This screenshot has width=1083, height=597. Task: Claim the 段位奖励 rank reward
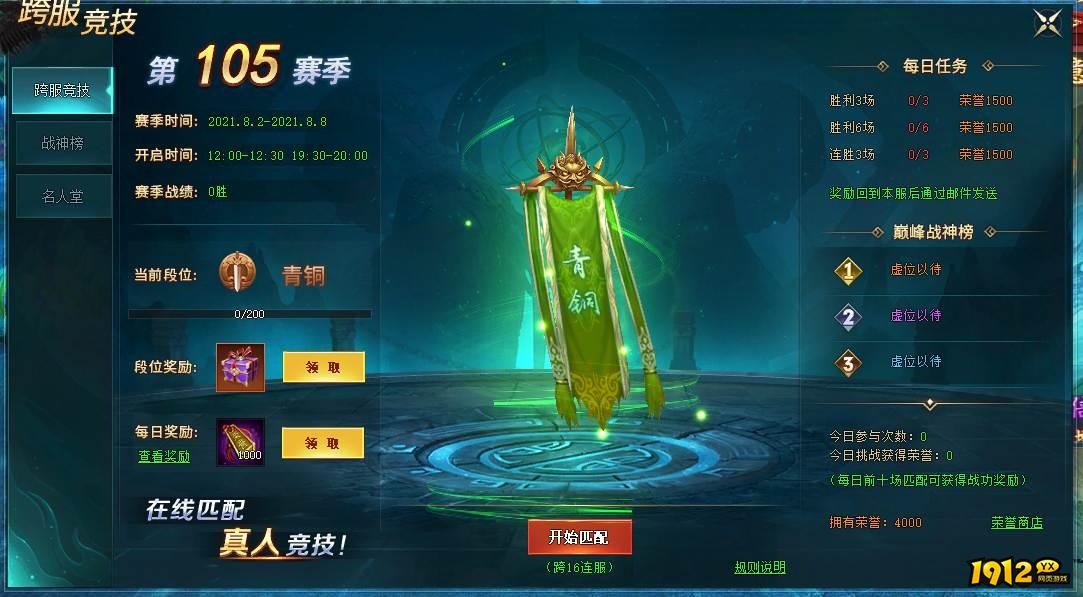click(x=323, y=367)
